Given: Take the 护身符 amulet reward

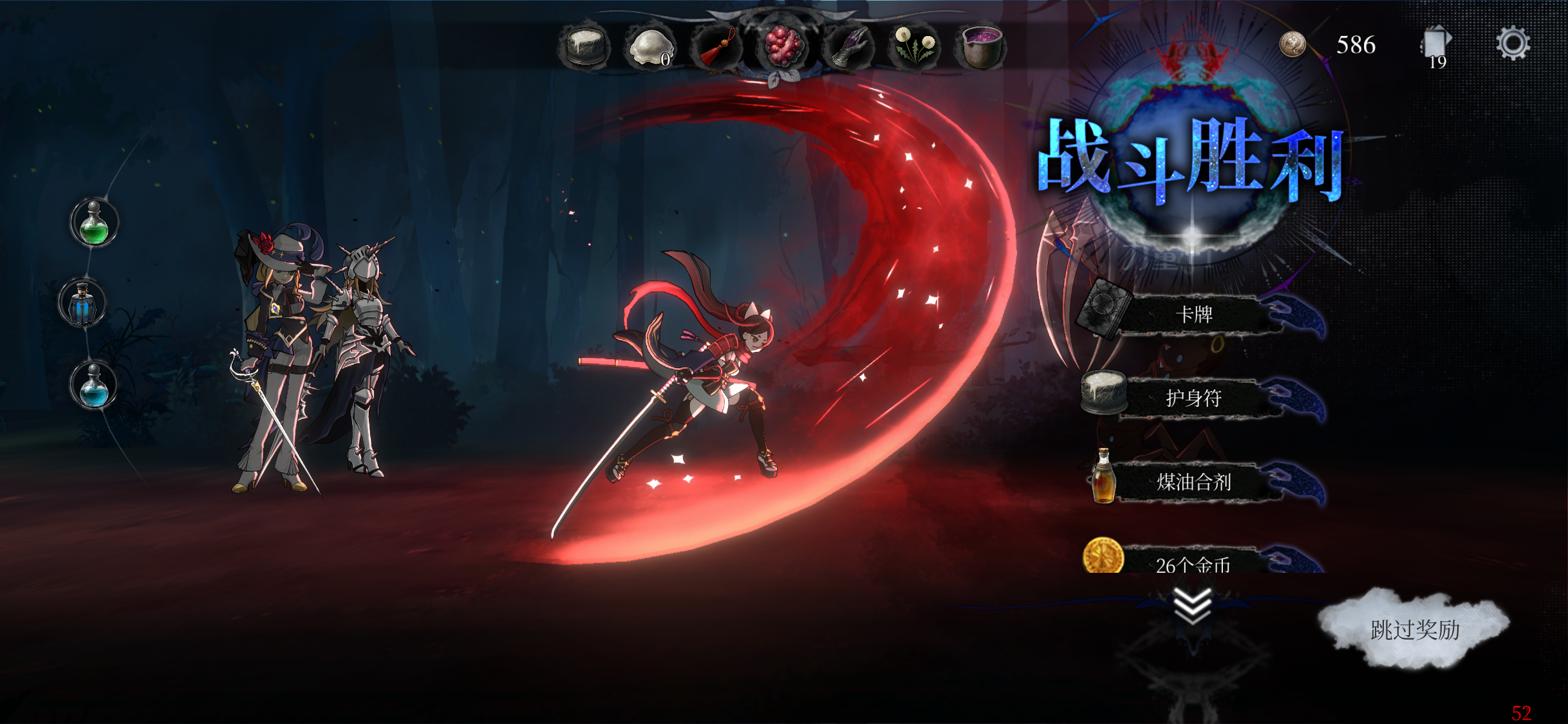Looking at the screenshot, I should tap(1194, 398).
